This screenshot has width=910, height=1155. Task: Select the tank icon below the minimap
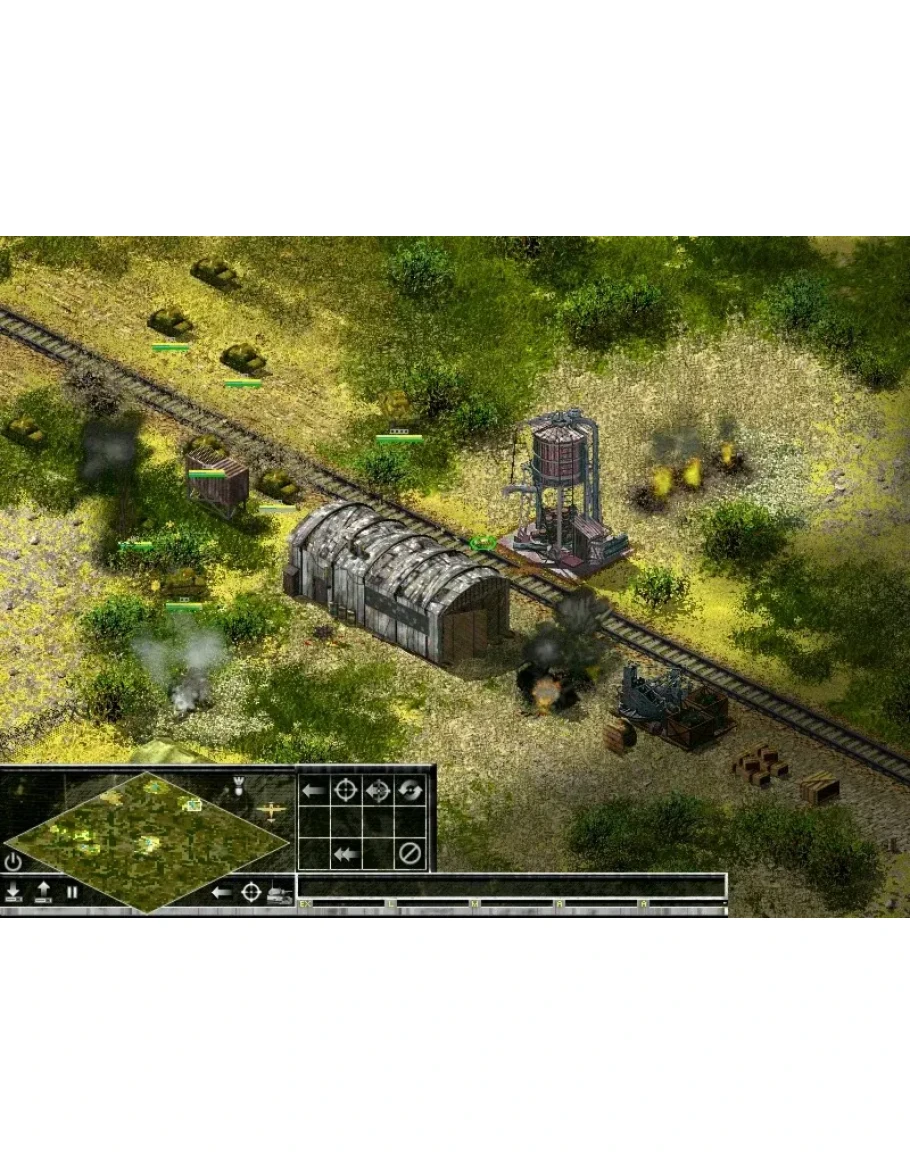click(x=279, y=894)
